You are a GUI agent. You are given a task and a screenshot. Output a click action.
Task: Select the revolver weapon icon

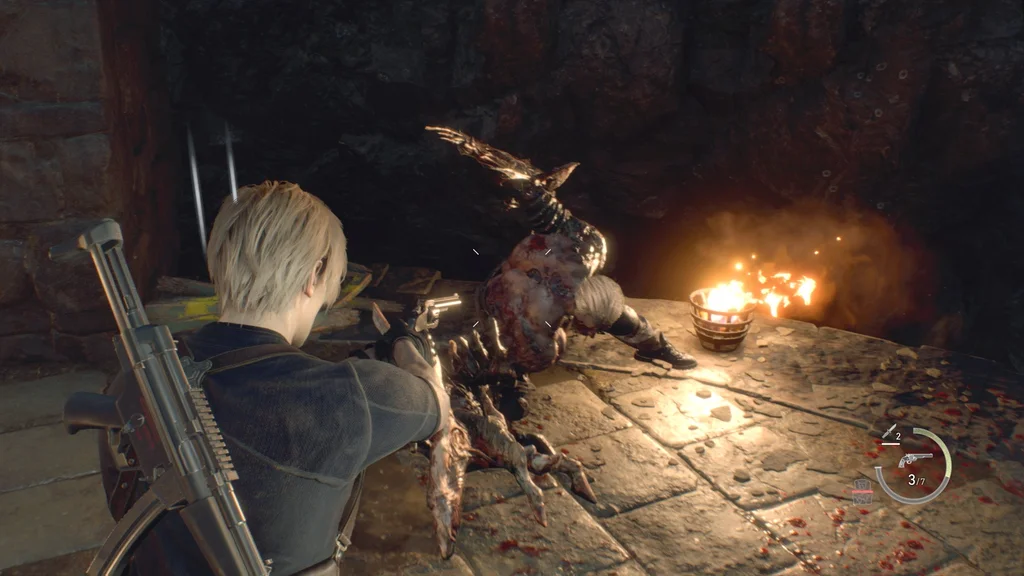point(914,460)
